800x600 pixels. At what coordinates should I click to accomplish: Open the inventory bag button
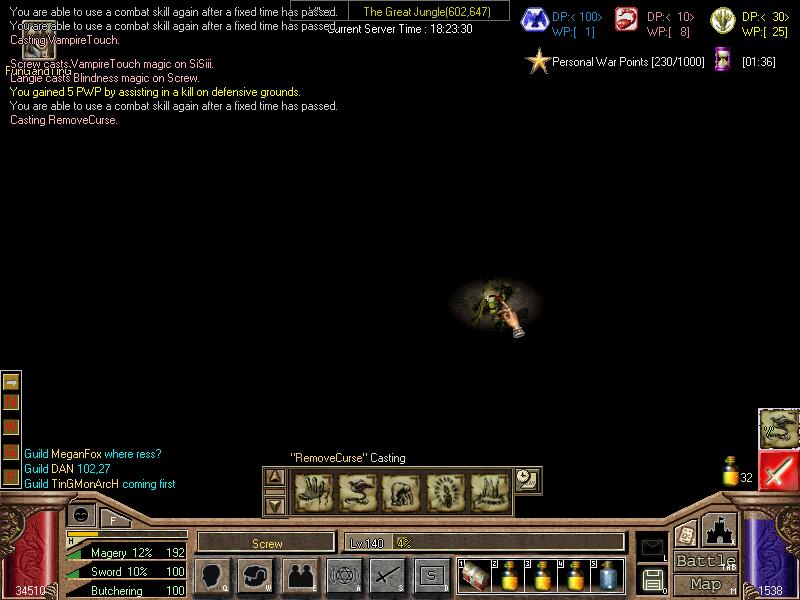pos(256,576)
